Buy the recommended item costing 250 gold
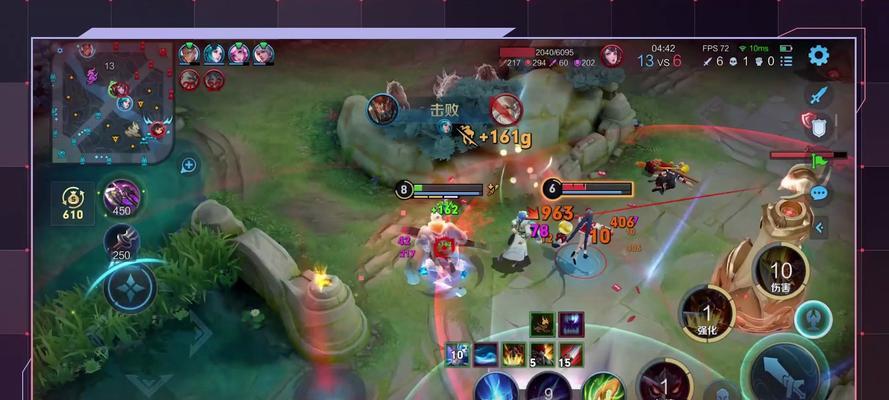The width and height of the screenshot is (889, 400). [x=121, y=243]
